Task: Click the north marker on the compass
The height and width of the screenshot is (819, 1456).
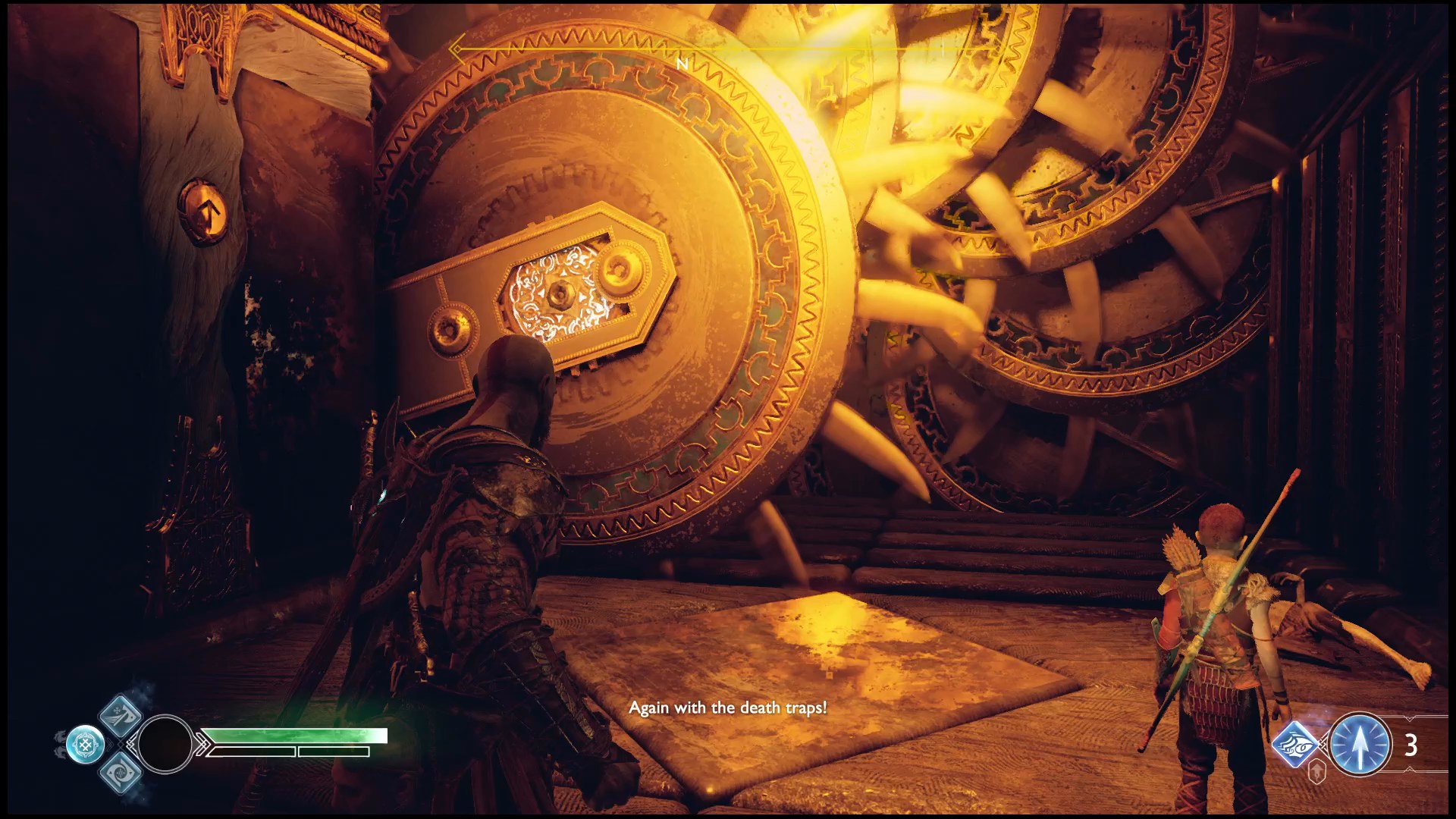Action: pyautogui.click(x=682, y=64)
